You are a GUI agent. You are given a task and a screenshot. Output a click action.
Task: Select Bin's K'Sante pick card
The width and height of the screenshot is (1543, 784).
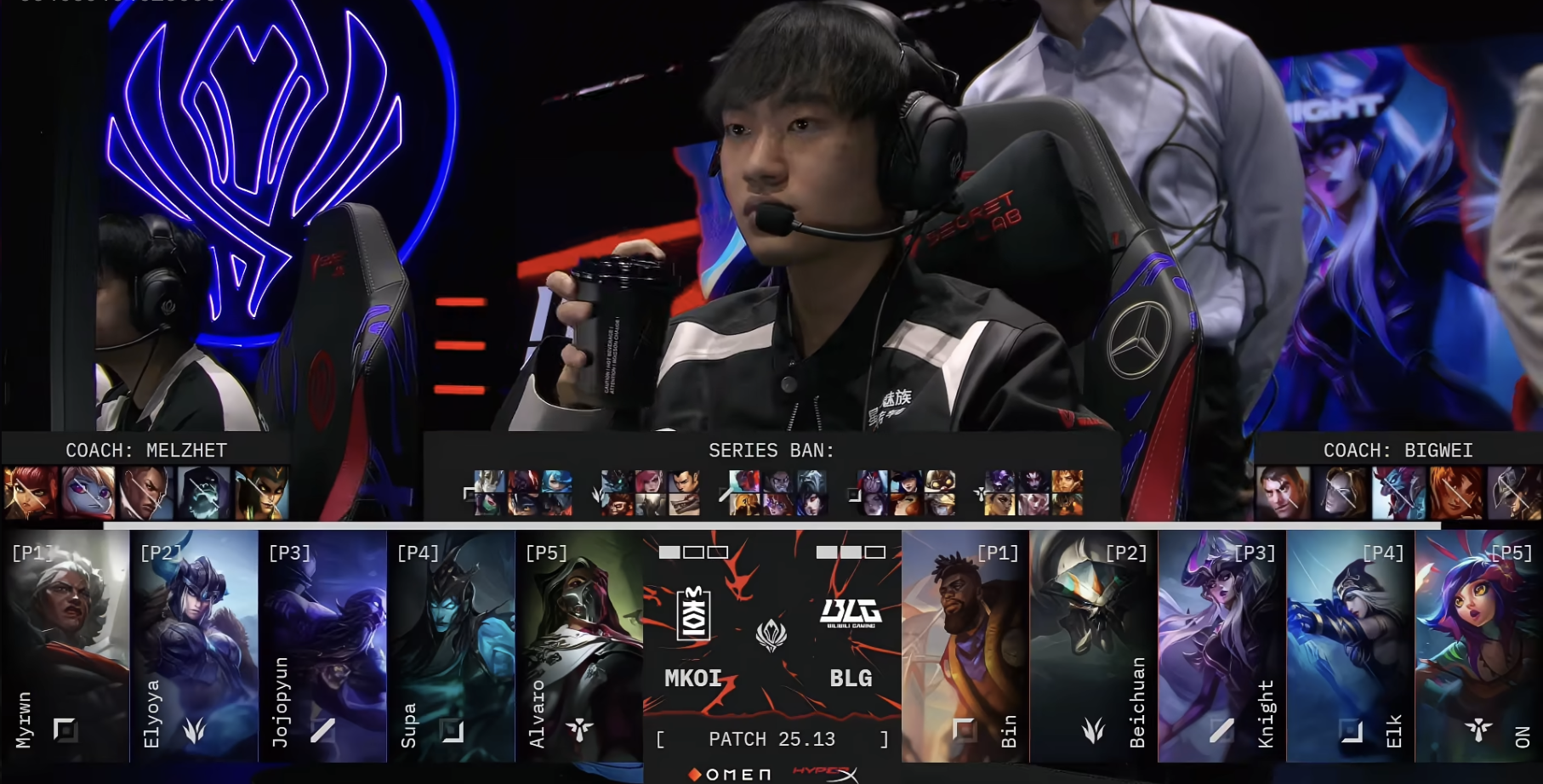(x=965, y=646)
